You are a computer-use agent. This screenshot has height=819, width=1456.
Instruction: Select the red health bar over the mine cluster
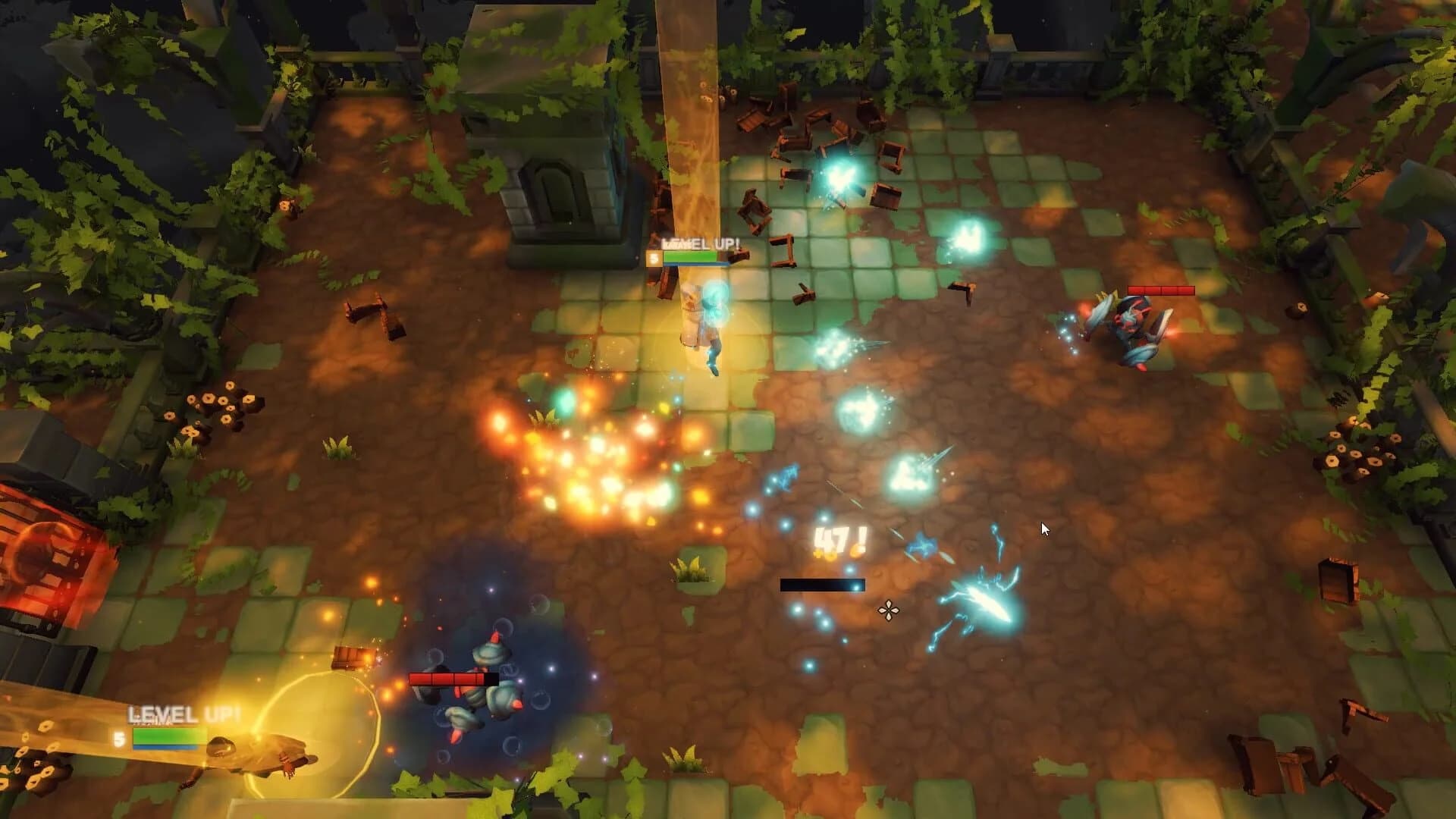point(453,679)
